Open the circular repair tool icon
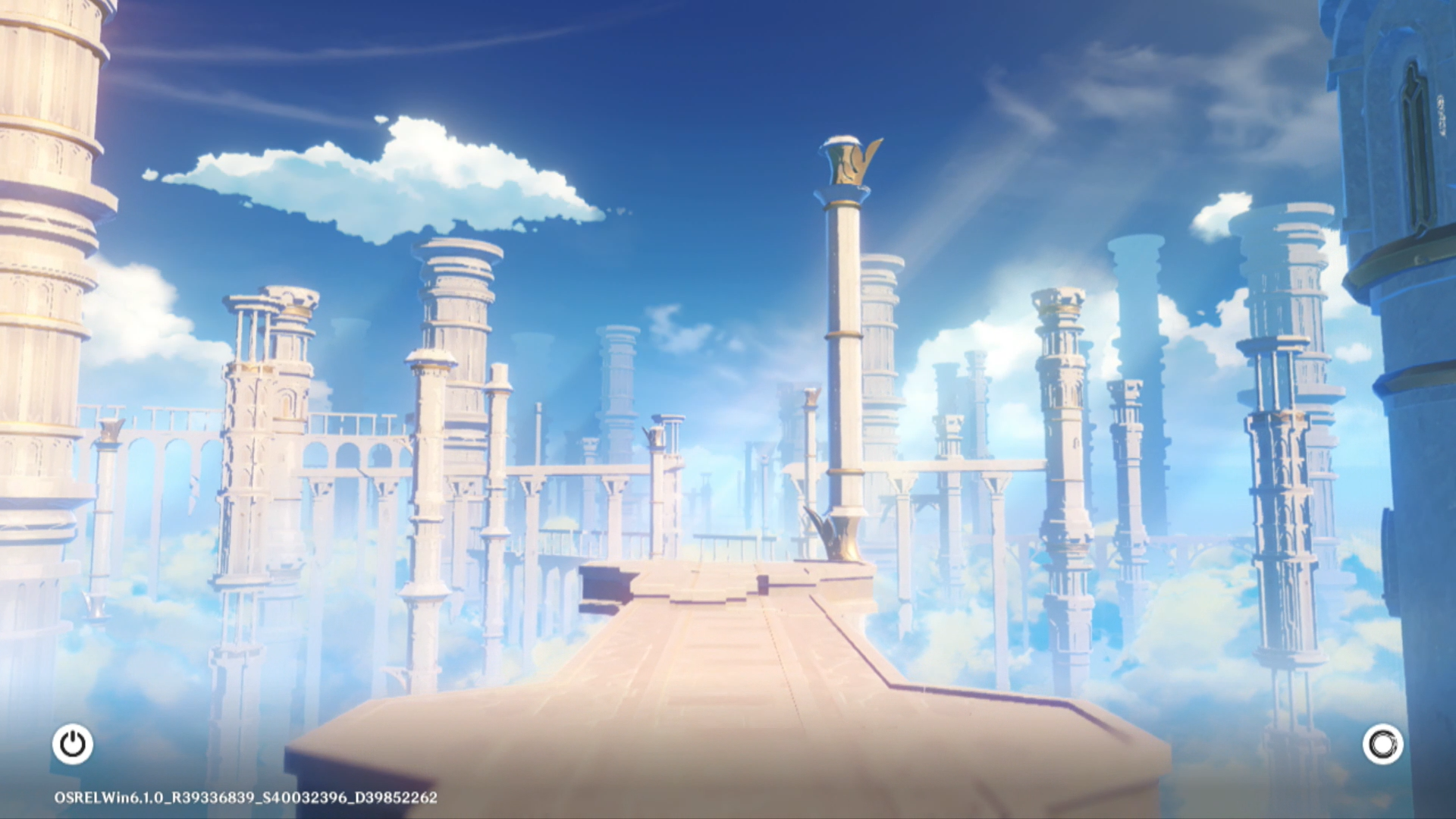Viewport: 1456px width, 819px height. [x=1382, y=744]
